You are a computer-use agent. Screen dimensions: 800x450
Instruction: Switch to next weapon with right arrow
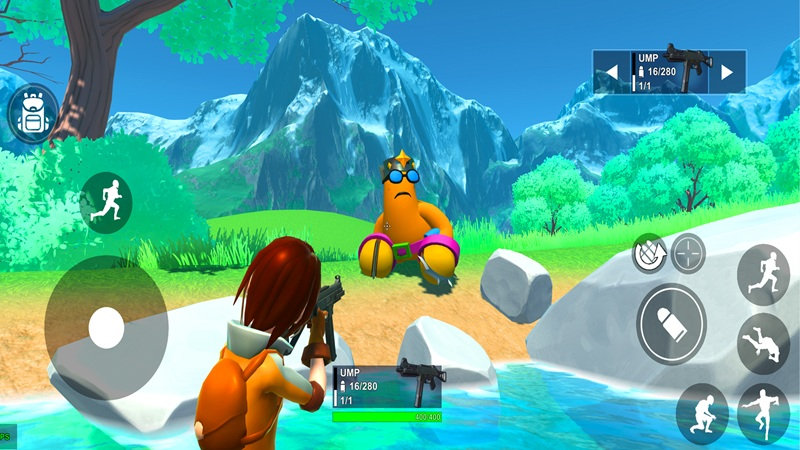coord(727,72)
